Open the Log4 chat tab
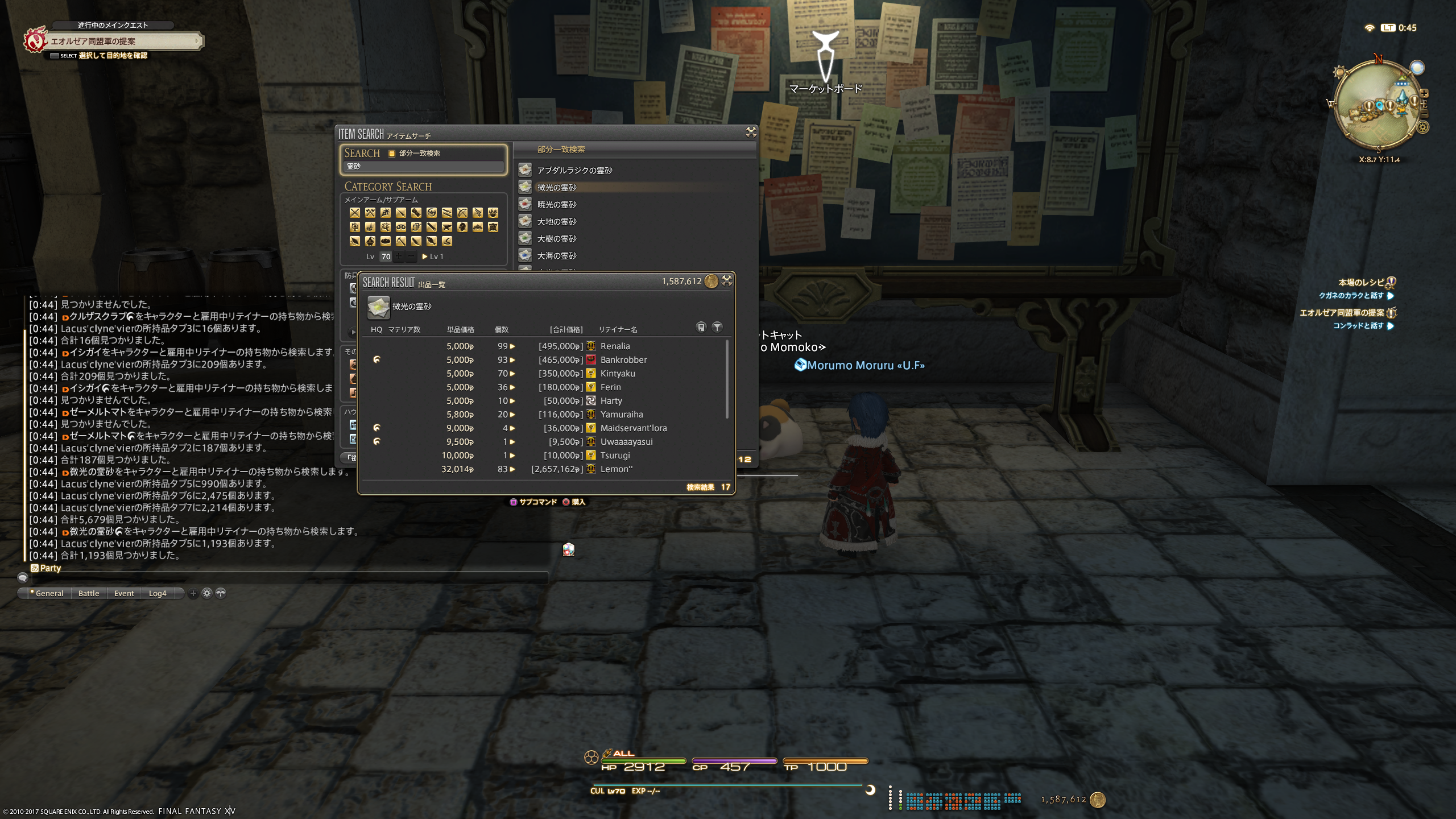Image resolution: width=1456 pixels, height=819 pixels. tap(158, 593)
